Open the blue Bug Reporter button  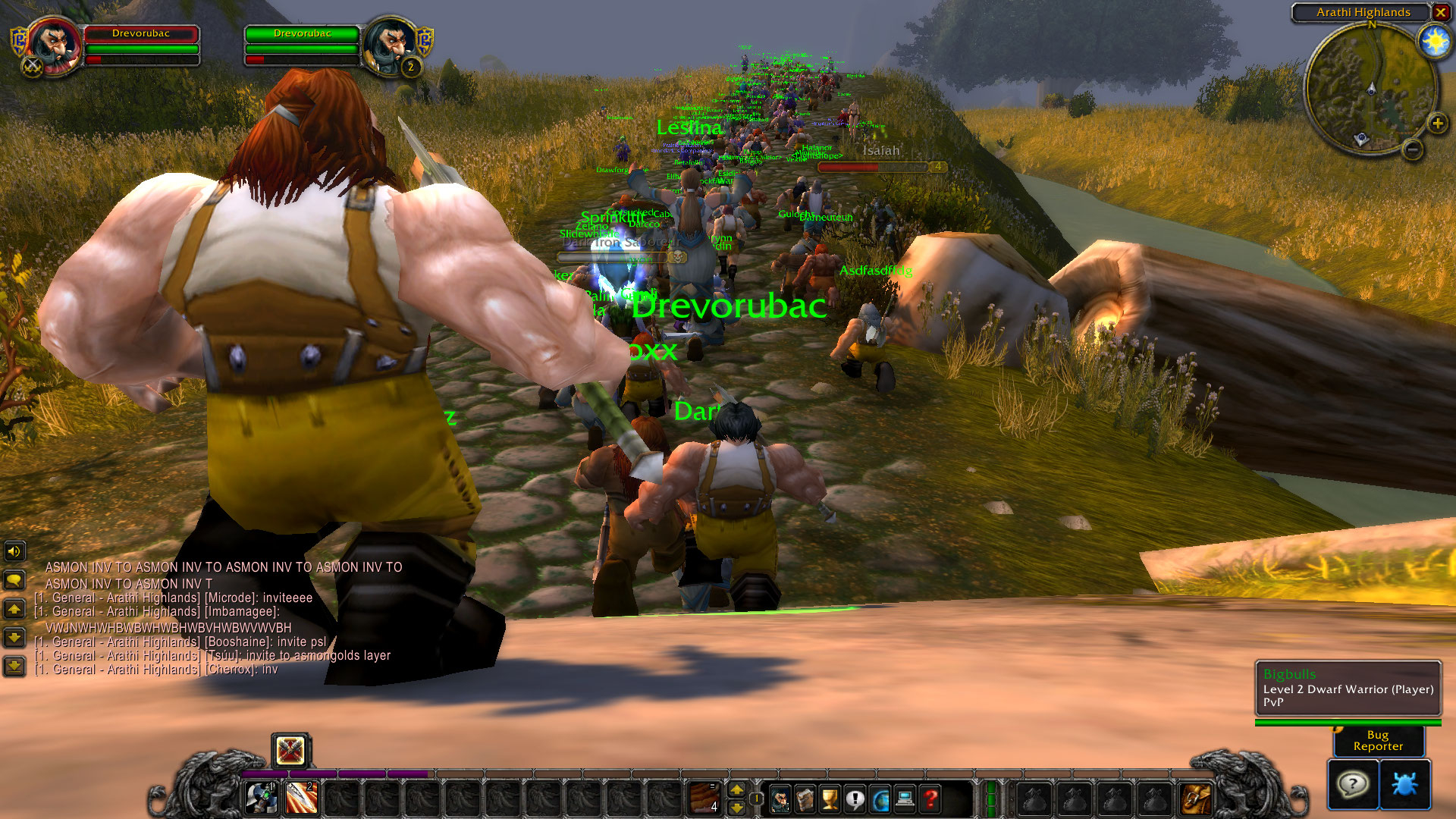pos(1404,784)
